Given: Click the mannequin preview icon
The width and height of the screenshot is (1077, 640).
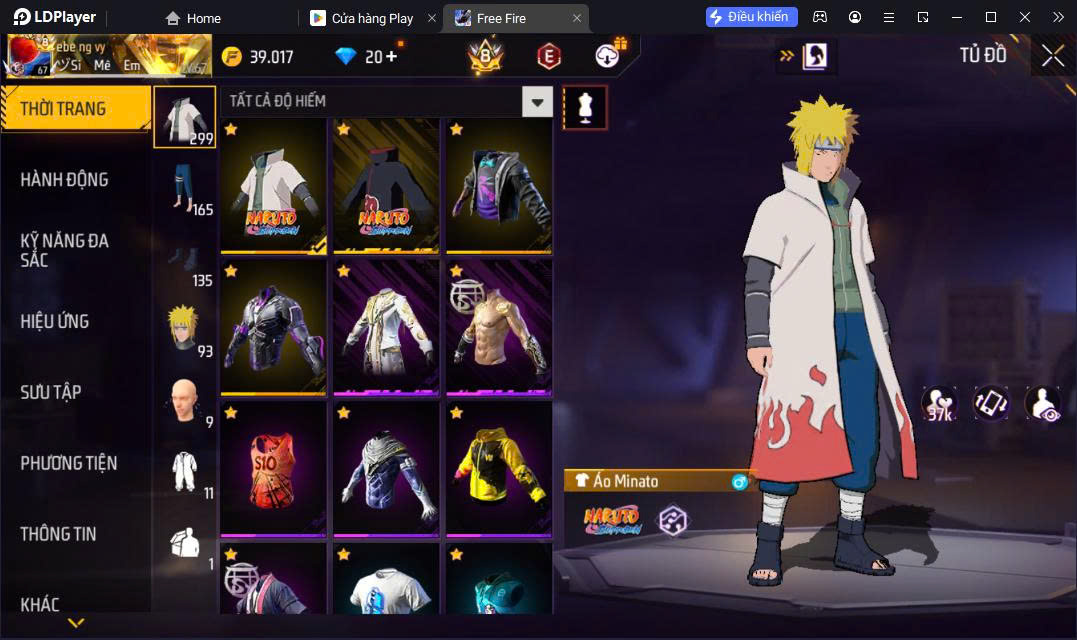Looking at the screenshot, I should 585,107.
